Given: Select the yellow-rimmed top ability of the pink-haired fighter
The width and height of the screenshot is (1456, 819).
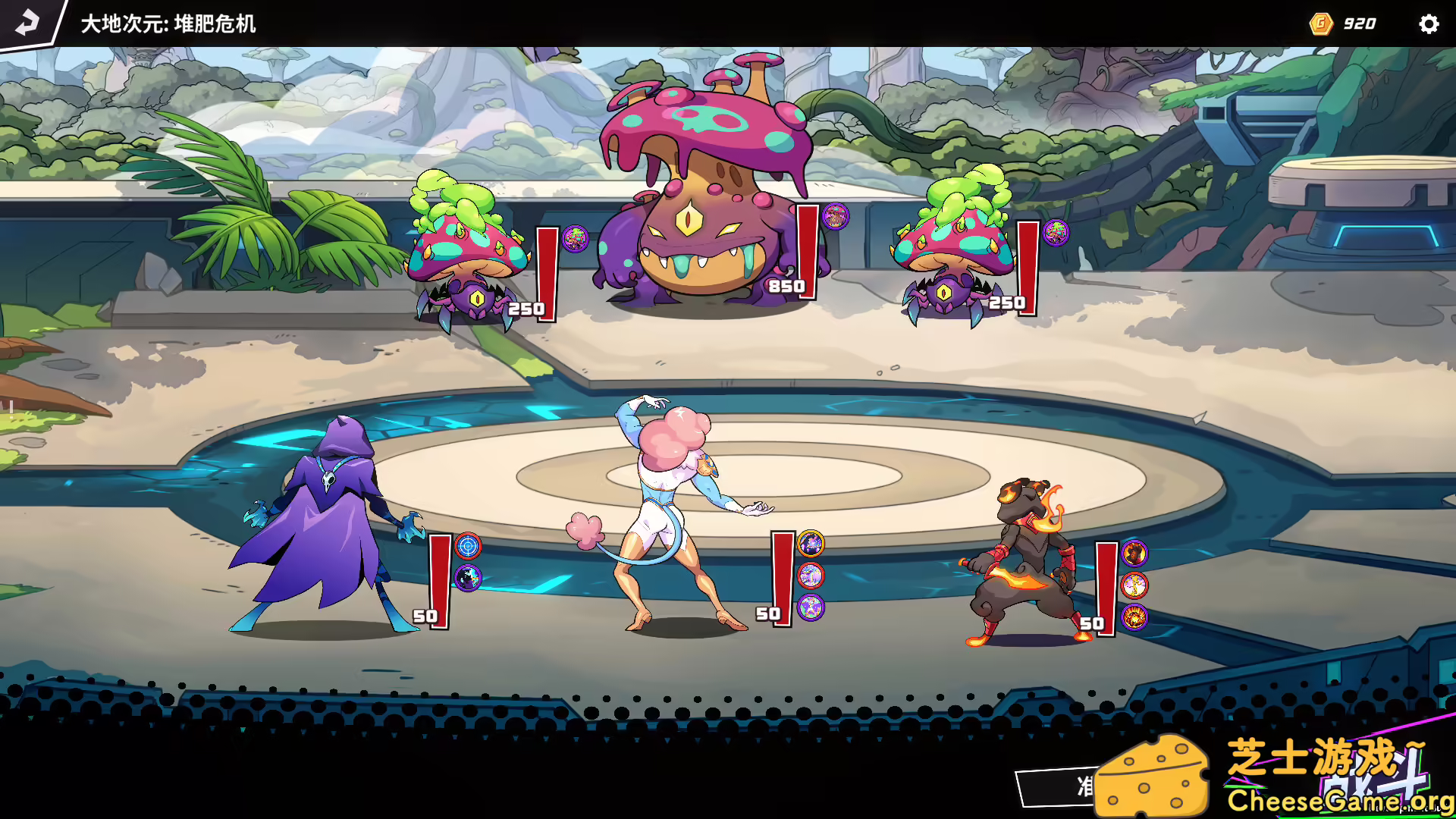Looking at the screenshot, I should [811, 543].
